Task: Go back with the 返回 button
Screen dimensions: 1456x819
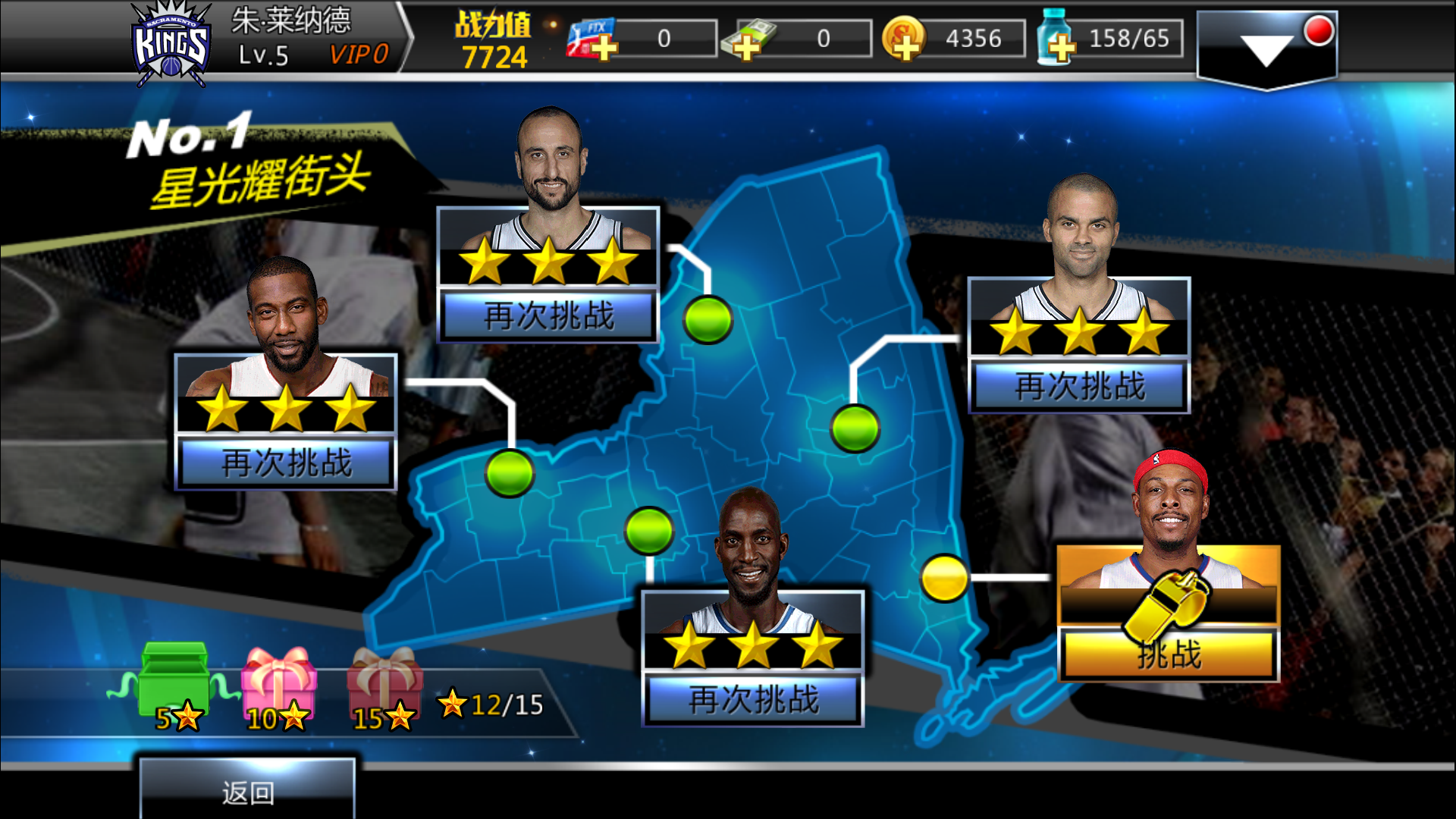Action: tap(247, 792)
